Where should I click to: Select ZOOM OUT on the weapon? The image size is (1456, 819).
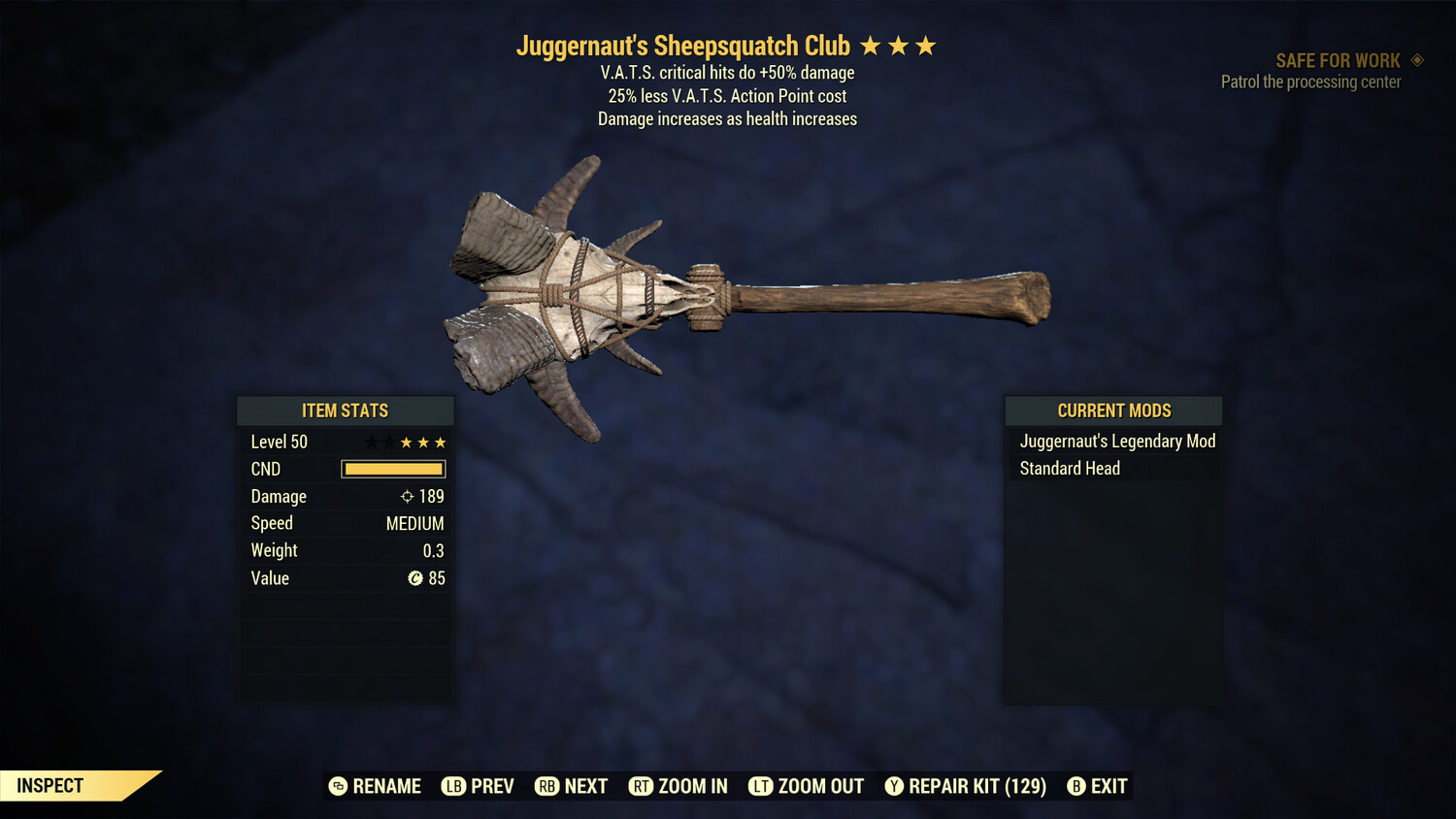807,786
